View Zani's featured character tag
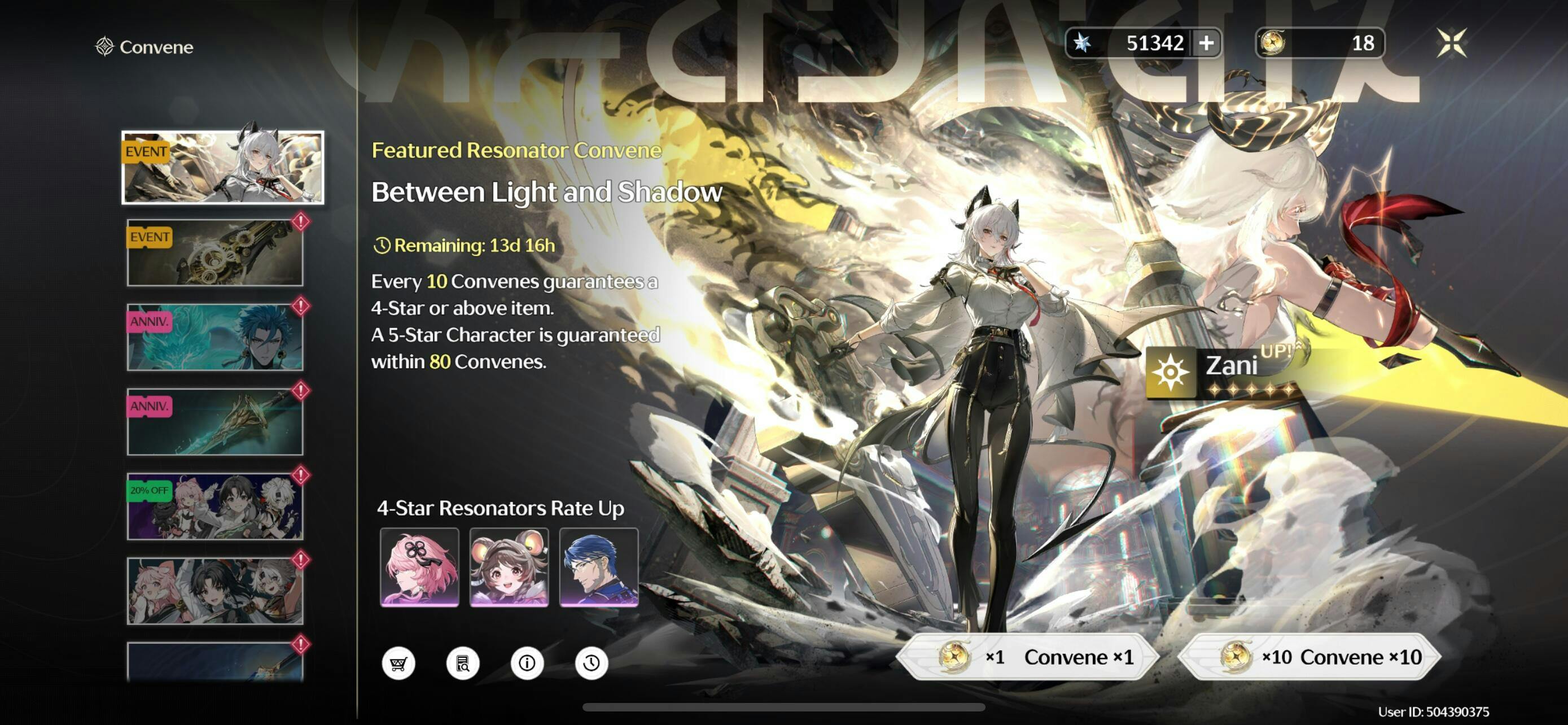 click(1224, 373)
